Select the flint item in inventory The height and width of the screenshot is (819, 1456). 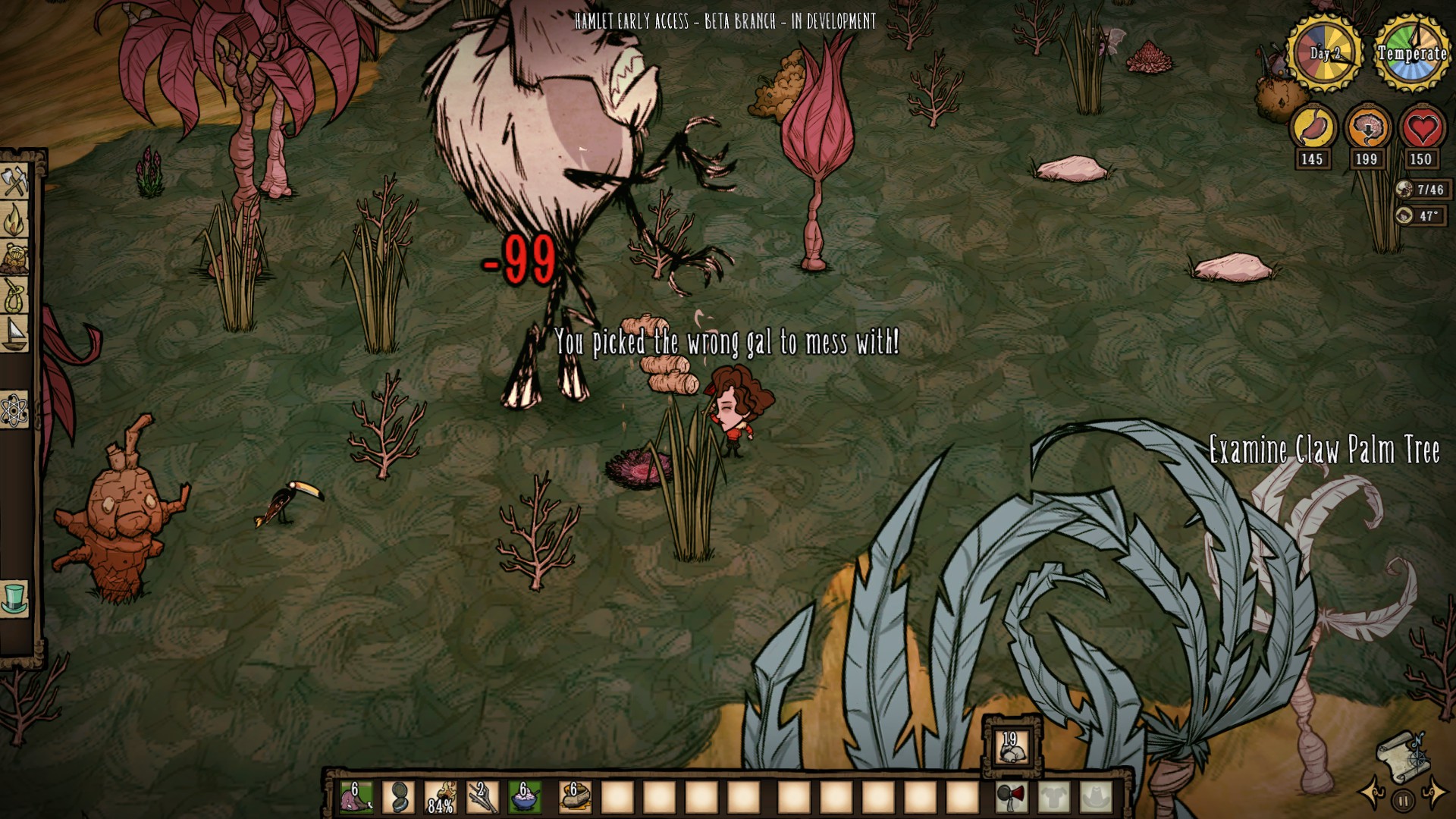coord(398,797)
